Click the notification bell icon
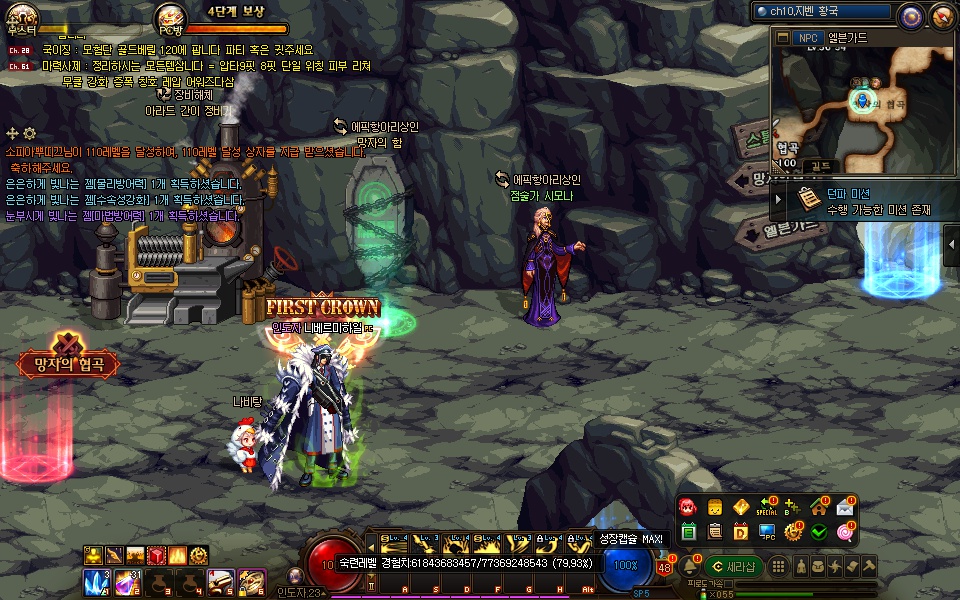960x600 pixels. pyautogui.click(x=688, y=567)
